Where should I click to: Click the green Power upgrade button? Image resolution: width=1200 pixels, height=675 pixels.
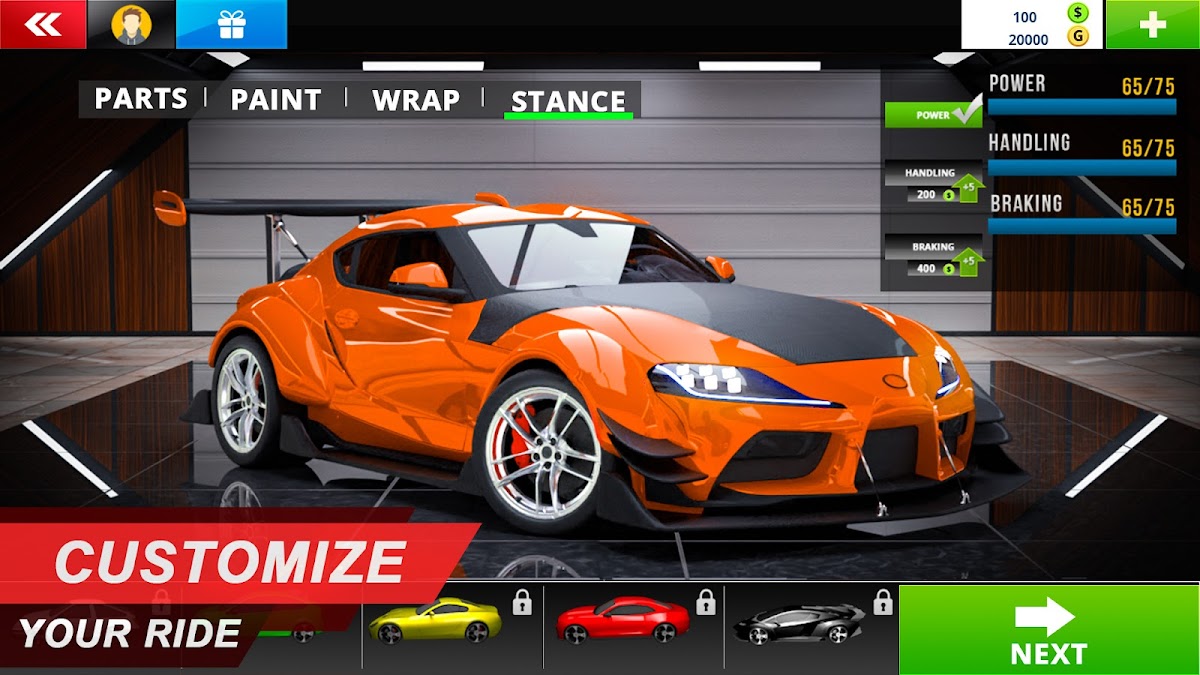point(933,115)
